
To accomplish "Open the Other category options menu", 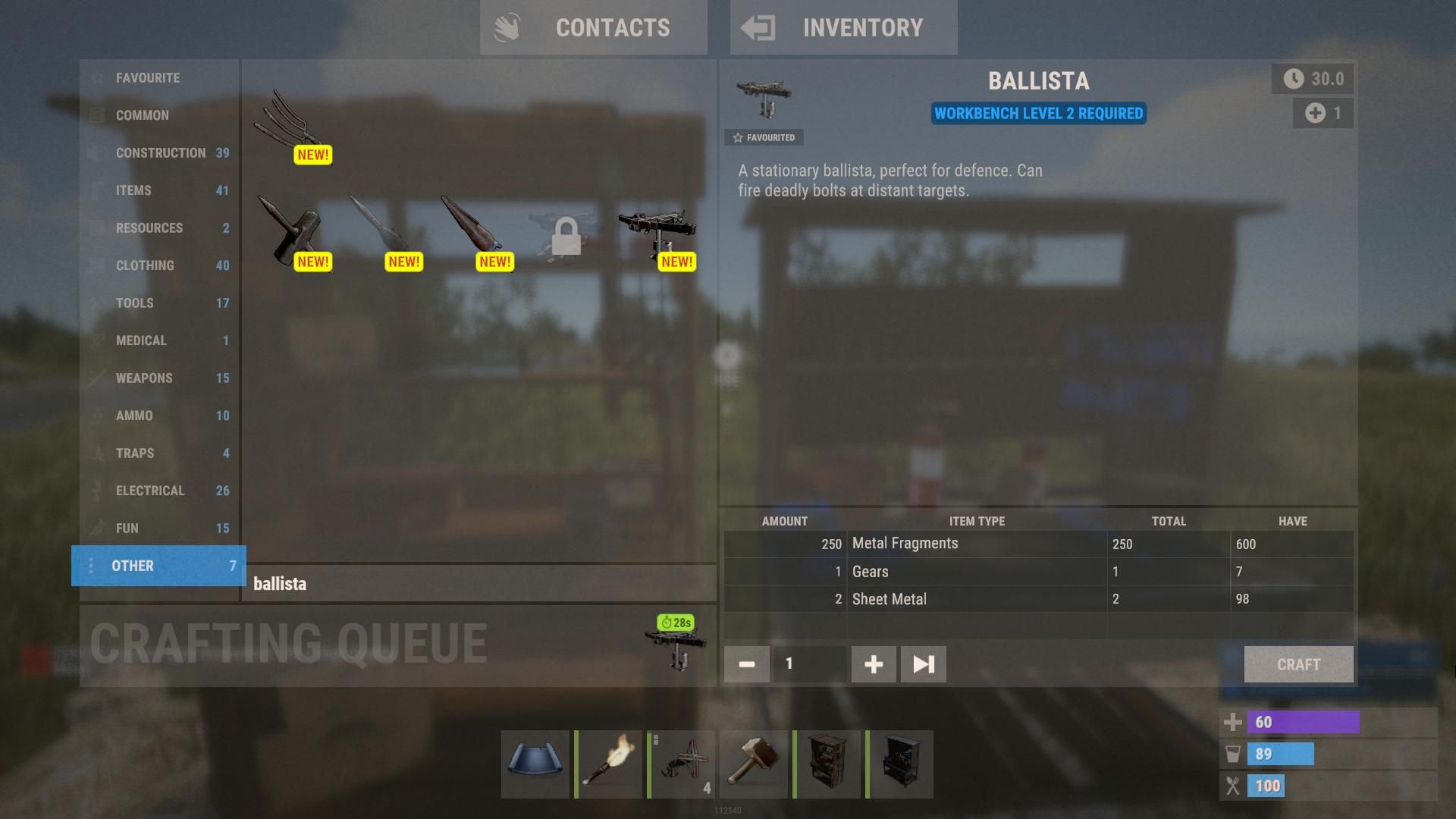I will coord(92,566).
